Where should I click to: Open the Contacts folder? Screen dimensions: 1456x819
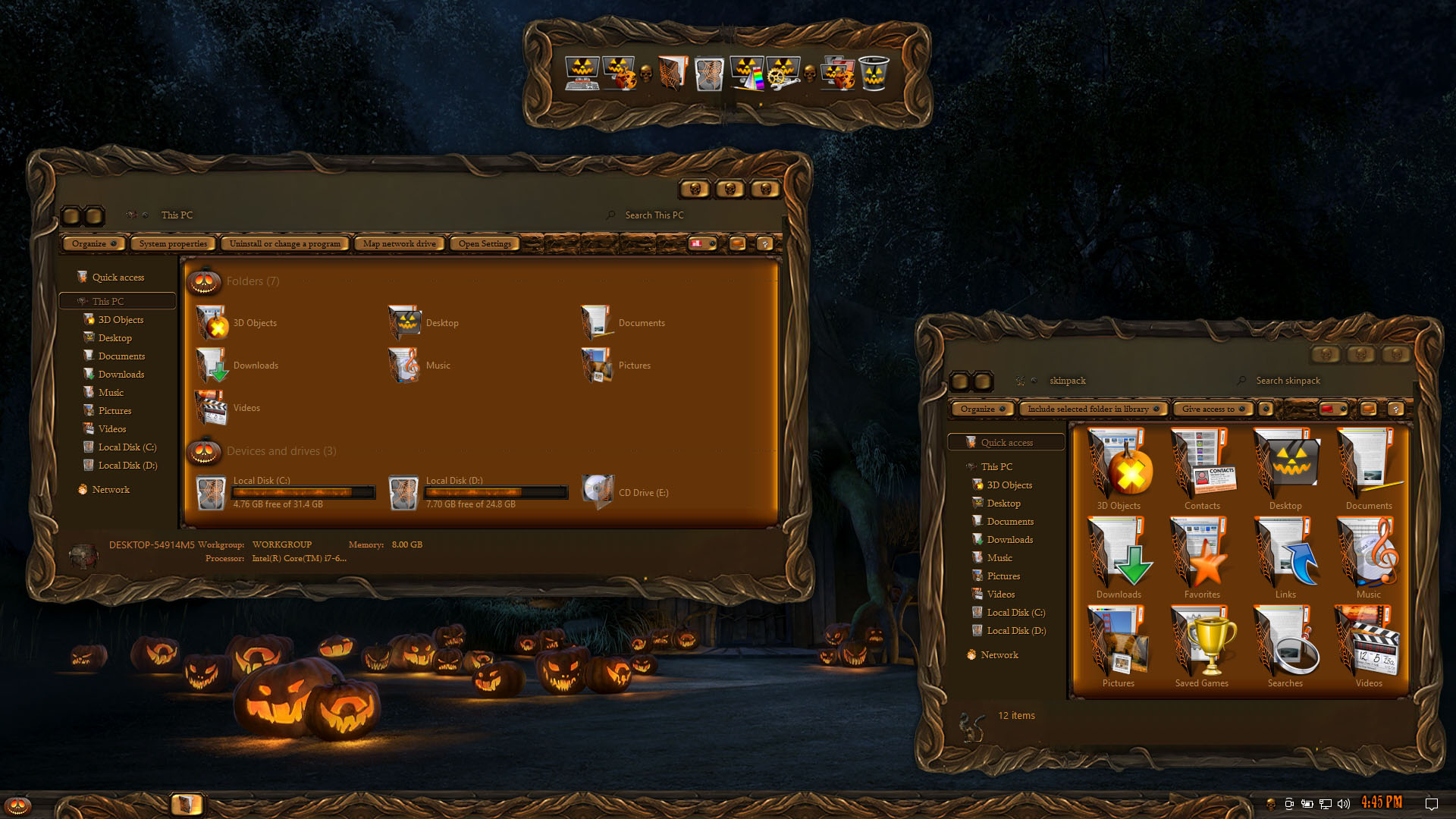pyautogui.click(x=1202, y=469)
